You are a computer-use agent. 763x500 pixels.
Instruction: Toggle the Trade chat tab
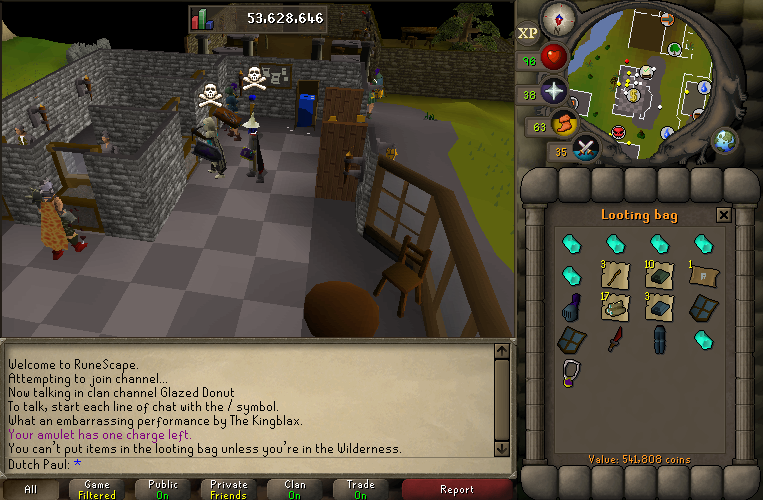(x=361, y=490)
